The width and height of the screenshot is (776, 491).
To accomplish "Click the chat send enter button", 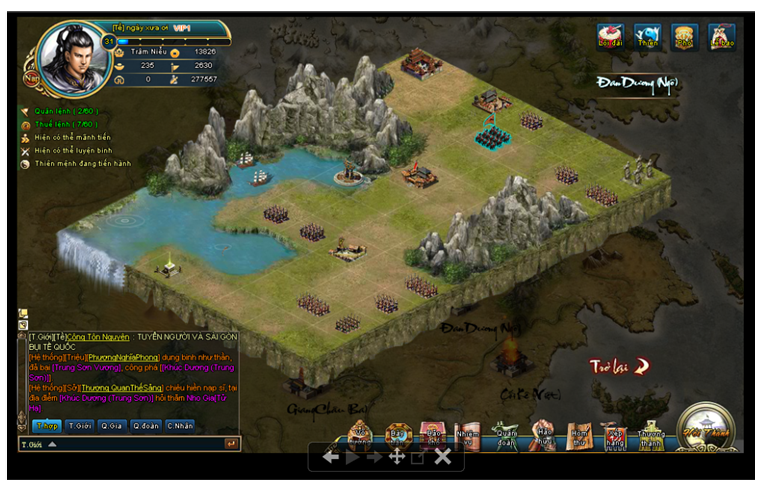I will [x=231, y=443].
